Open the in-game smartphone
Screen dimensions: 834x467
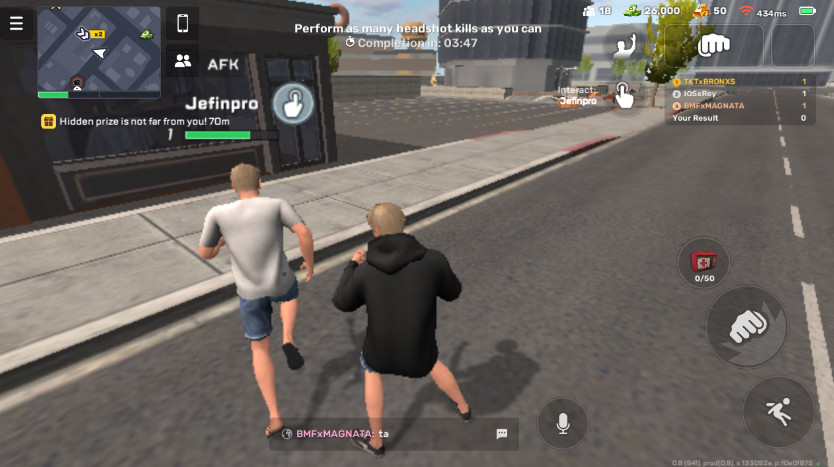(182, 23)
